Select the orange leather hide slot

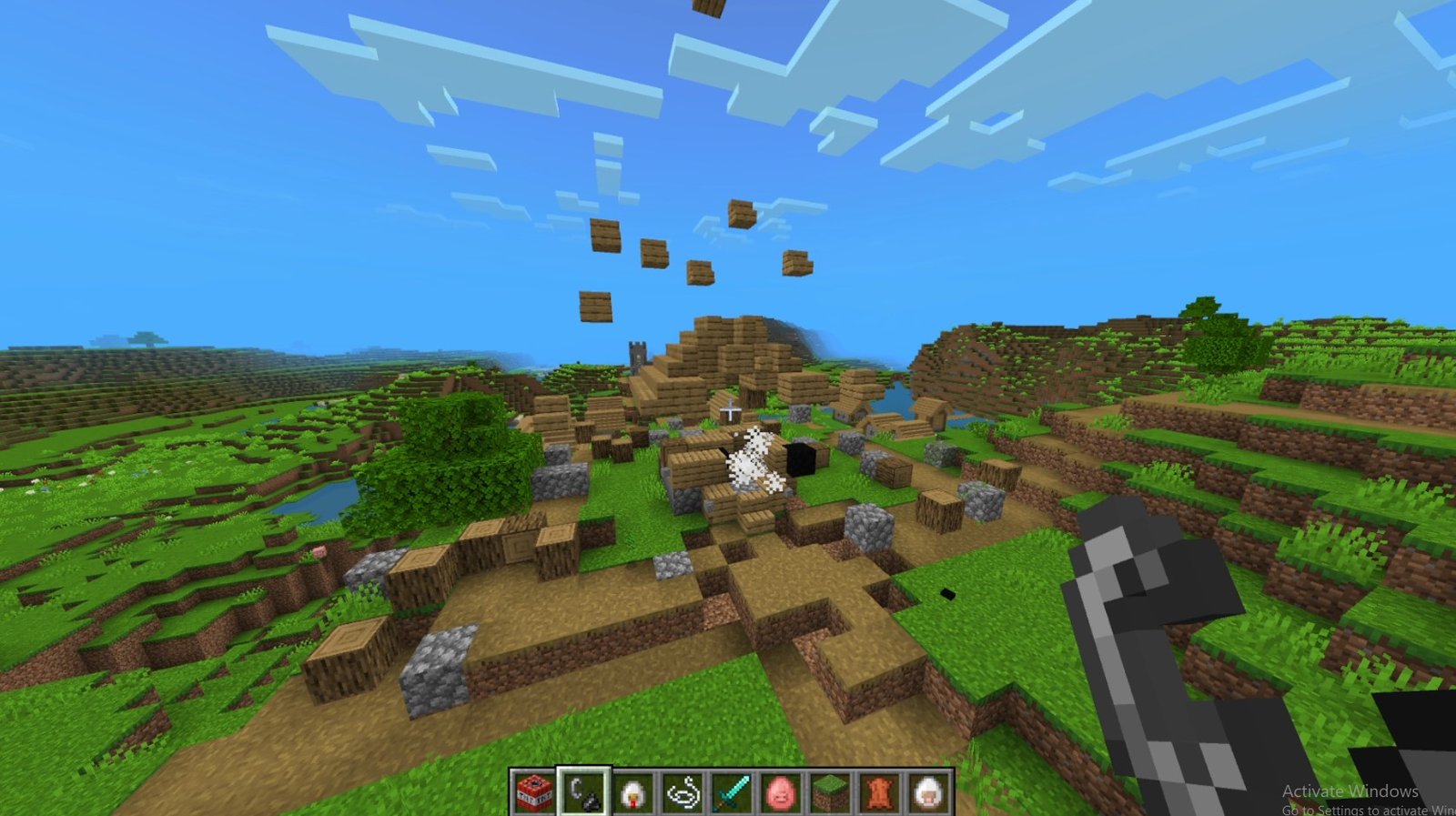[x=878, y=791]
